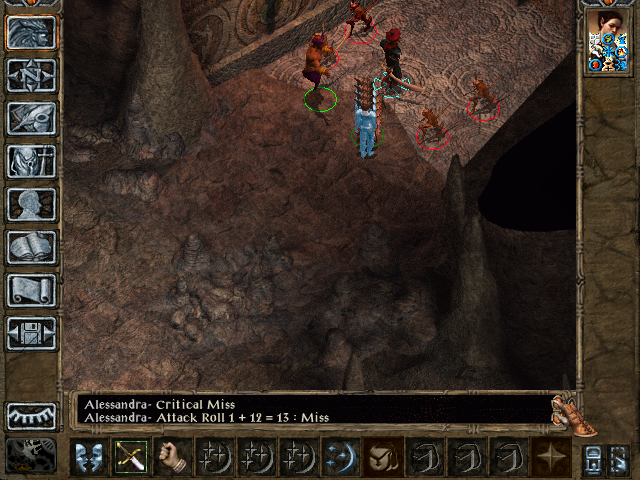Choose the bare fist attack slot
Image resolution: width=640 pixels, height=480 pixels.
[x=172, y=457]
